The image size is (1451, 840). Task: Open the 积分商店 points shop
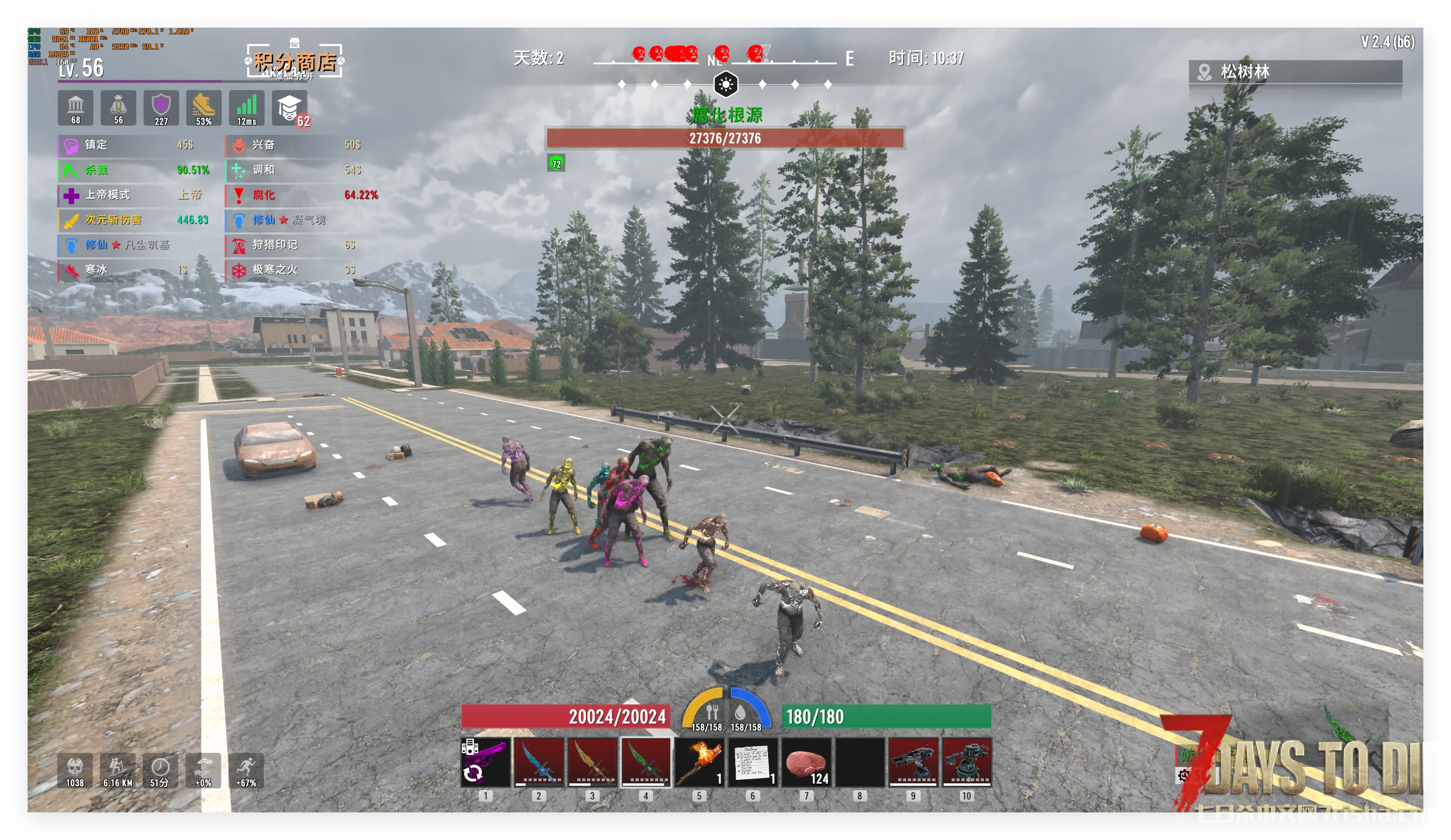[x=295, y=61]
